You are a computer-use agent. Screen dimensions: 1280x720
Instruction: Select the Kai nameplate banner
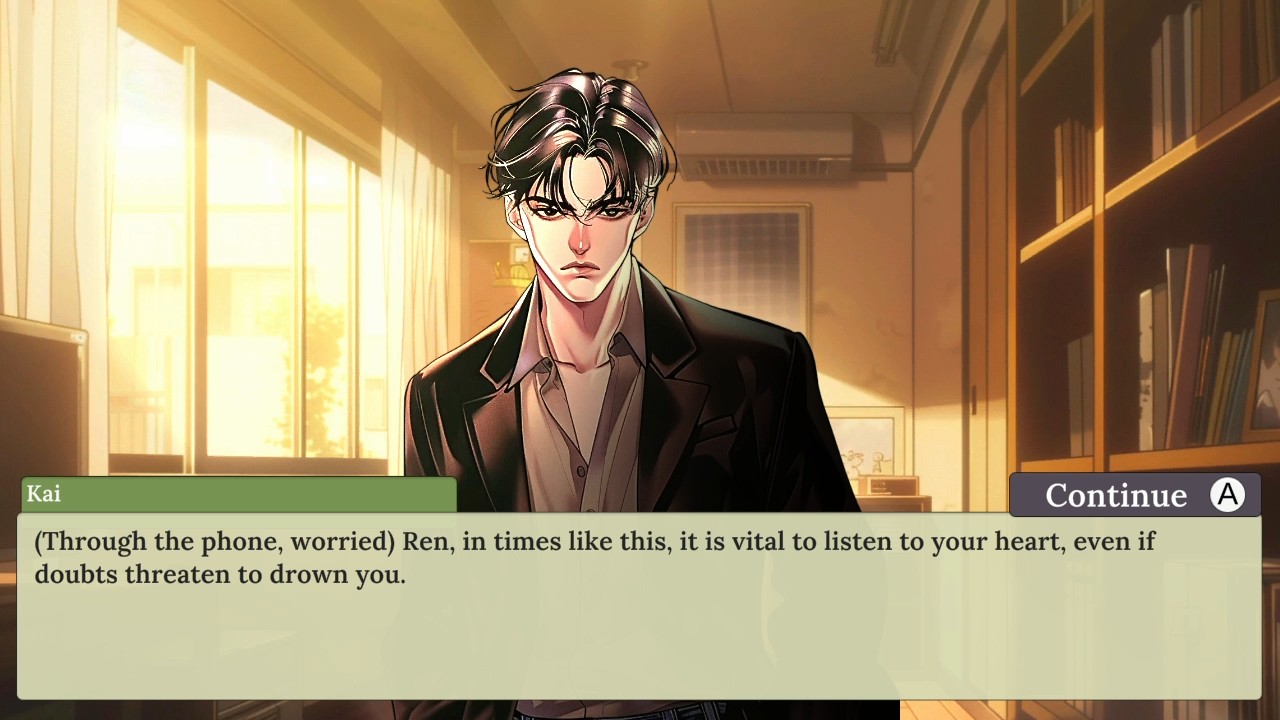tap(240, 493)
